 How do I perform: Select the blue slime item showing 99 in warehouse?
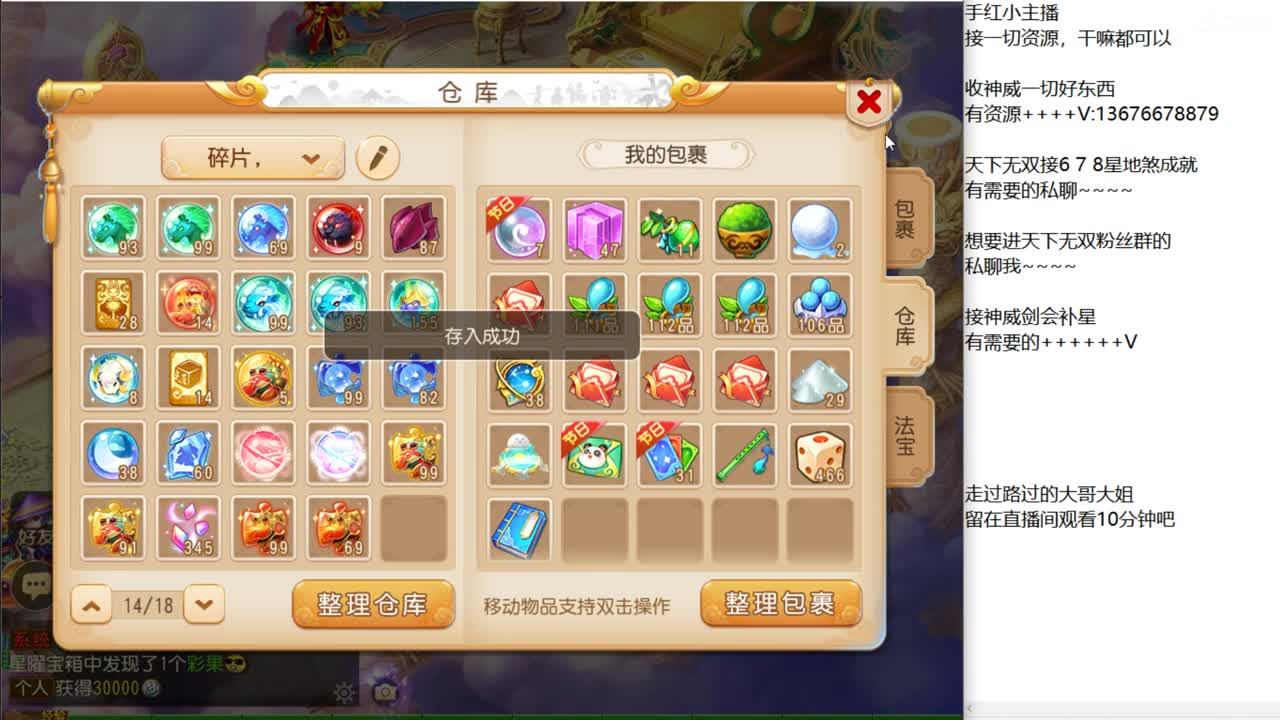click(338, 380)
